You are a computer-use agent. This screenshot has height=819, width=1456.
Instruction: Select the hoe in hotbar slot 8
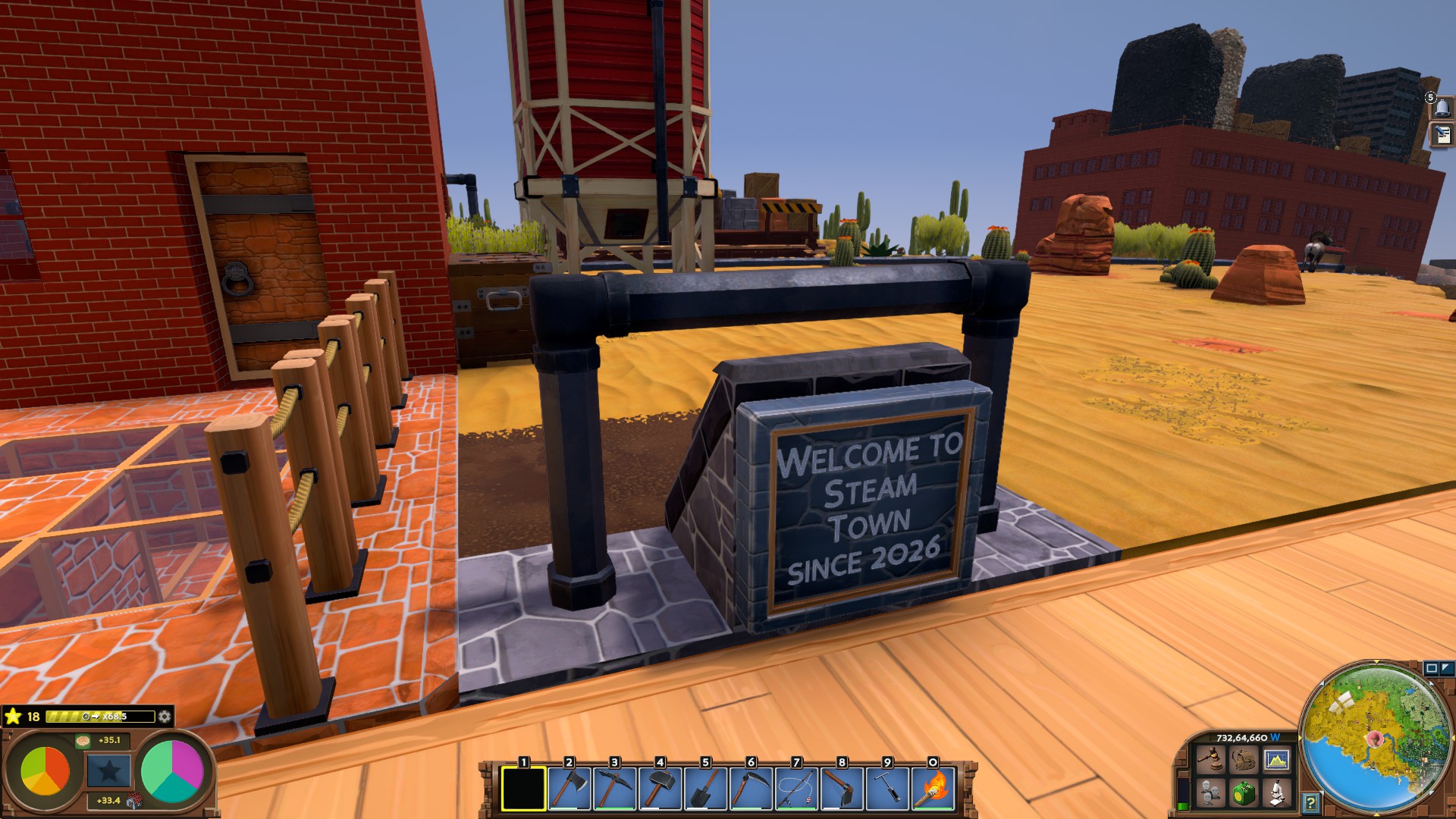click(842, 789)
